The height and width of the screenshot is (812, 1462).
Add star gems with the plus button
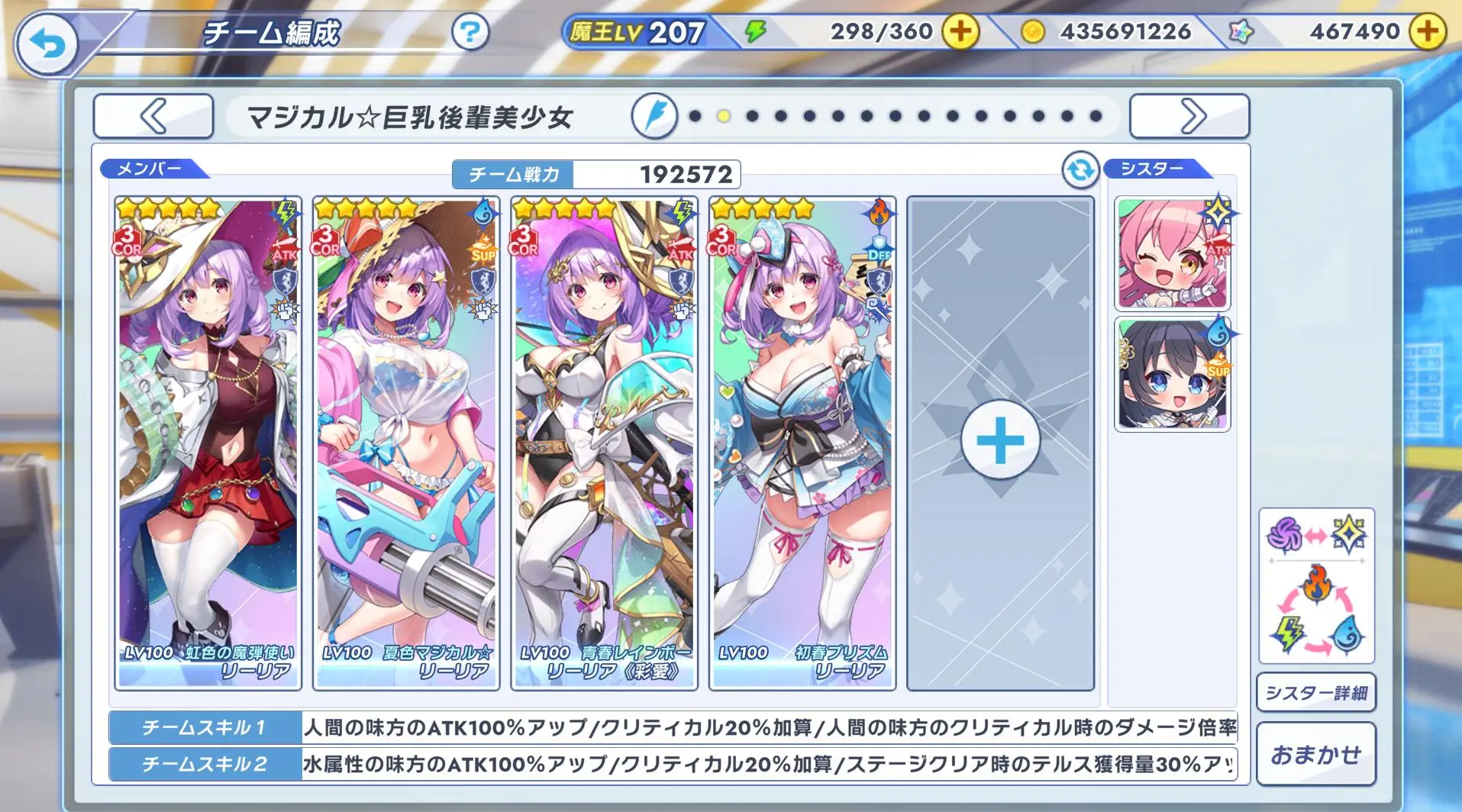point(1426,32)
